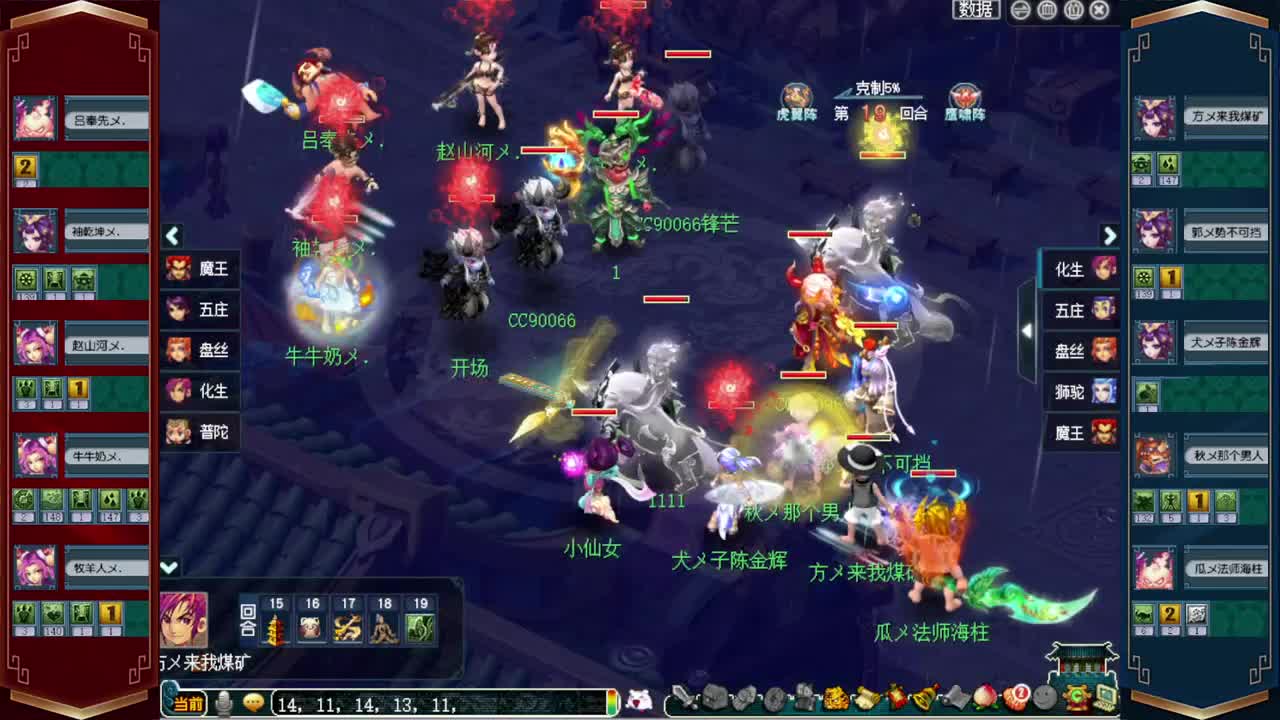Open the peach item icon near bottom right
The height and width of the screenshot is (720, 1280).
(x=985, y=698)
